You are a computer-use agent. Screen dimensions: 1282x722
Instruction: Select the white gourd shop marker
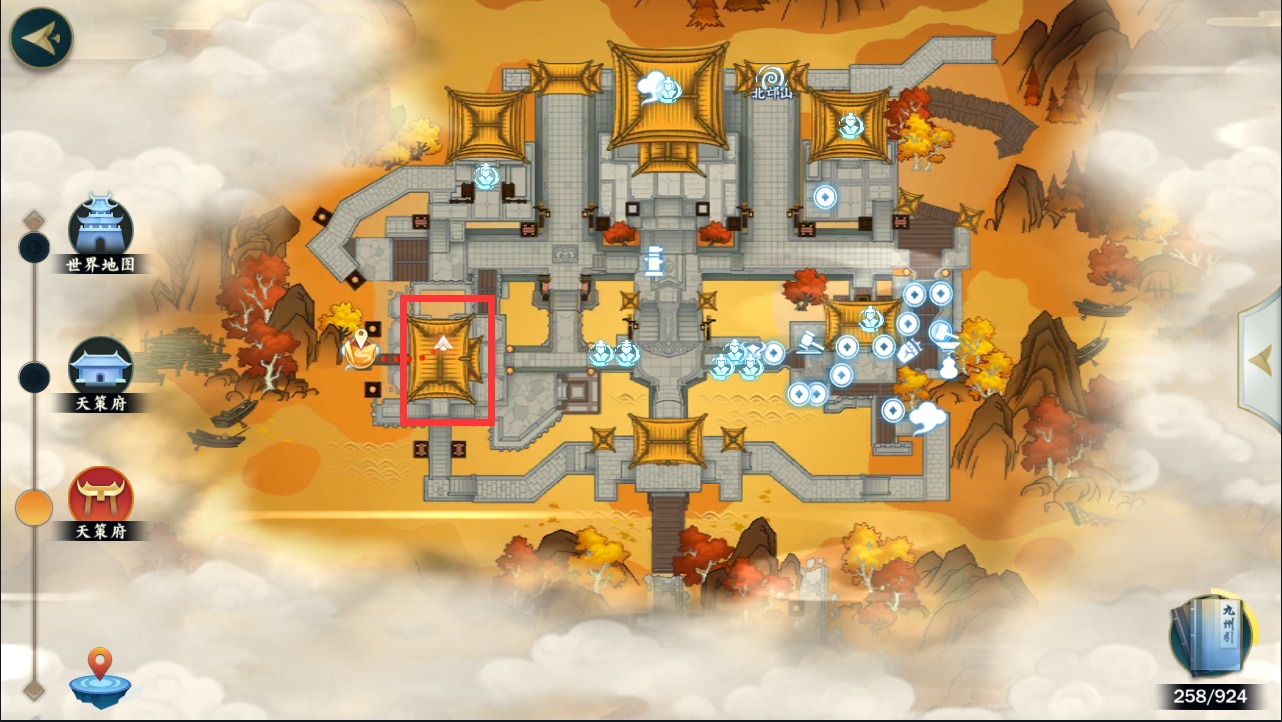click(x=947, y=367)
